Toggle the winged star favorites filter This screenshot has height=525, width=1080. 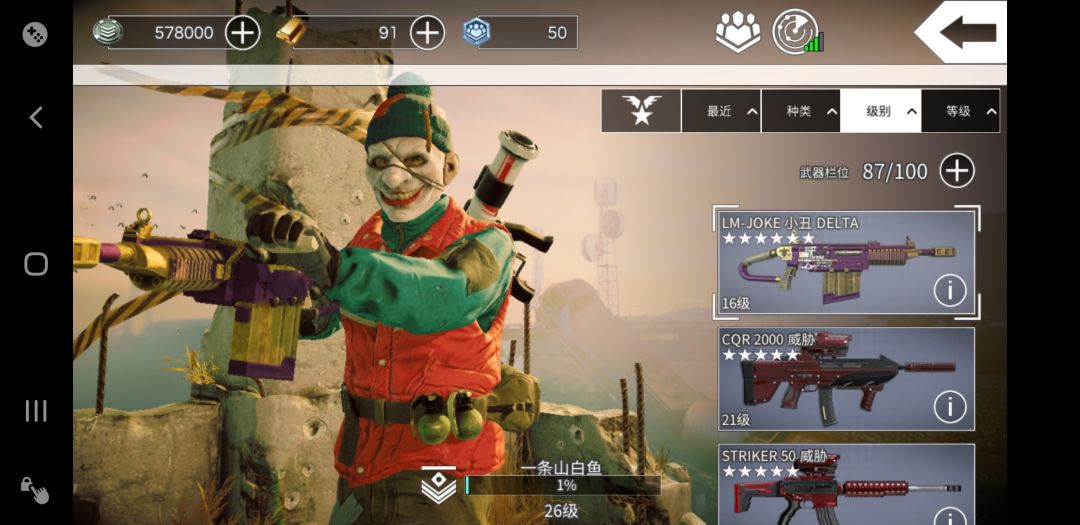point(641,111)
